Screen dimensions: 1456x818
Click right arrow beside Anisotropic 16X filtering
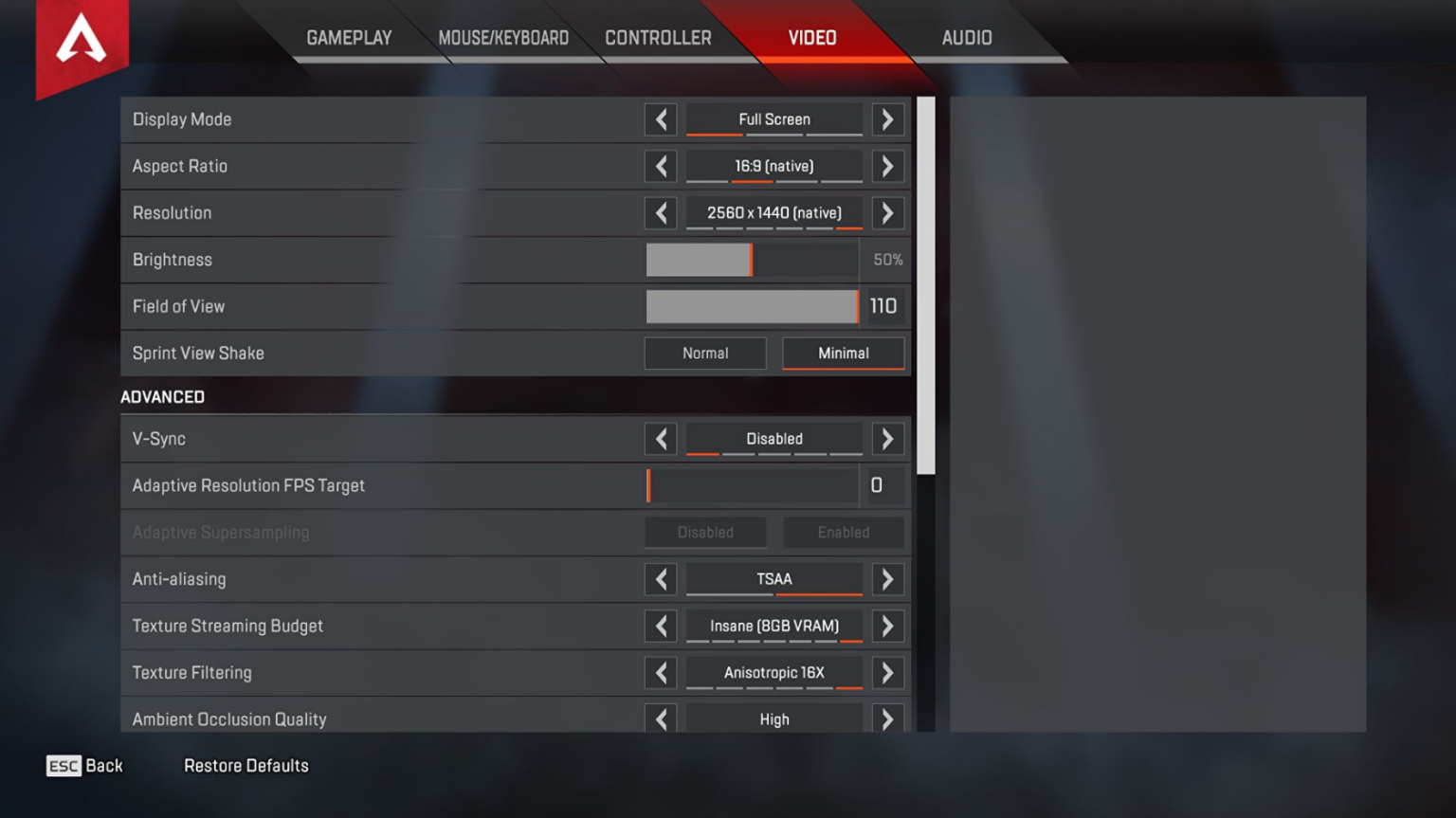pyautogui.click(x=888, y=672)
